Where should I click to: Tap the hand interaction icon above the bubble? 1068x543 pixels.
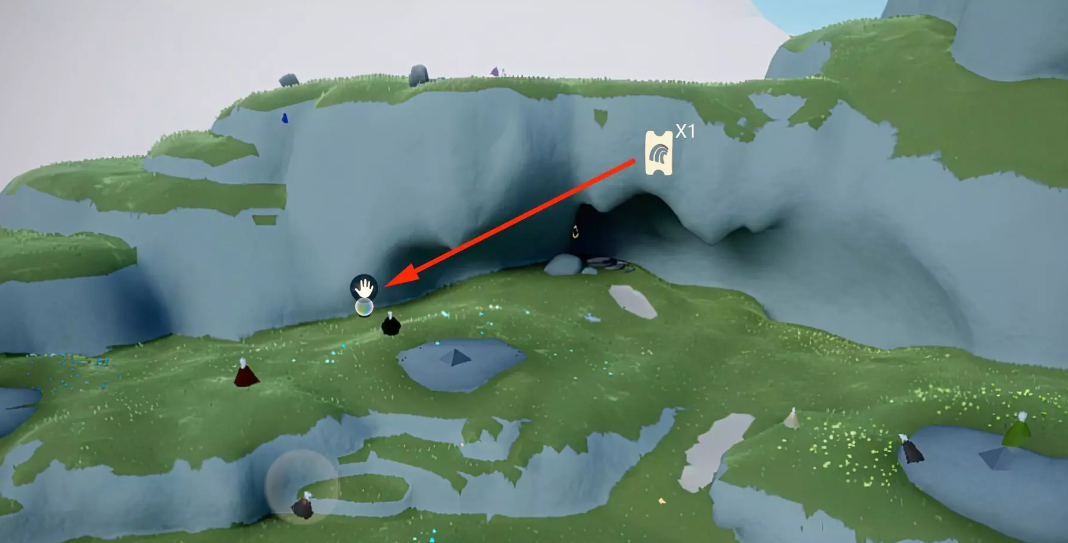coord(364,288)
